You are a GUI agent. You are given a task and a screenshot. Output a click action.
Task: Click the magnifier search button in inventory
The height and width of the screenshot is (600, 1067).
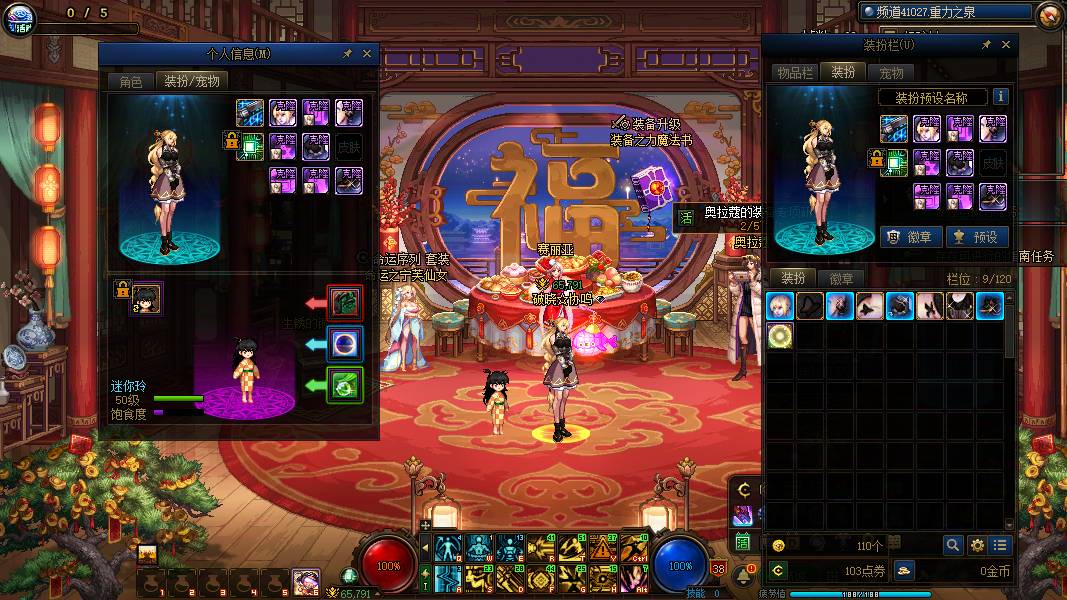[x=953, y=545]
